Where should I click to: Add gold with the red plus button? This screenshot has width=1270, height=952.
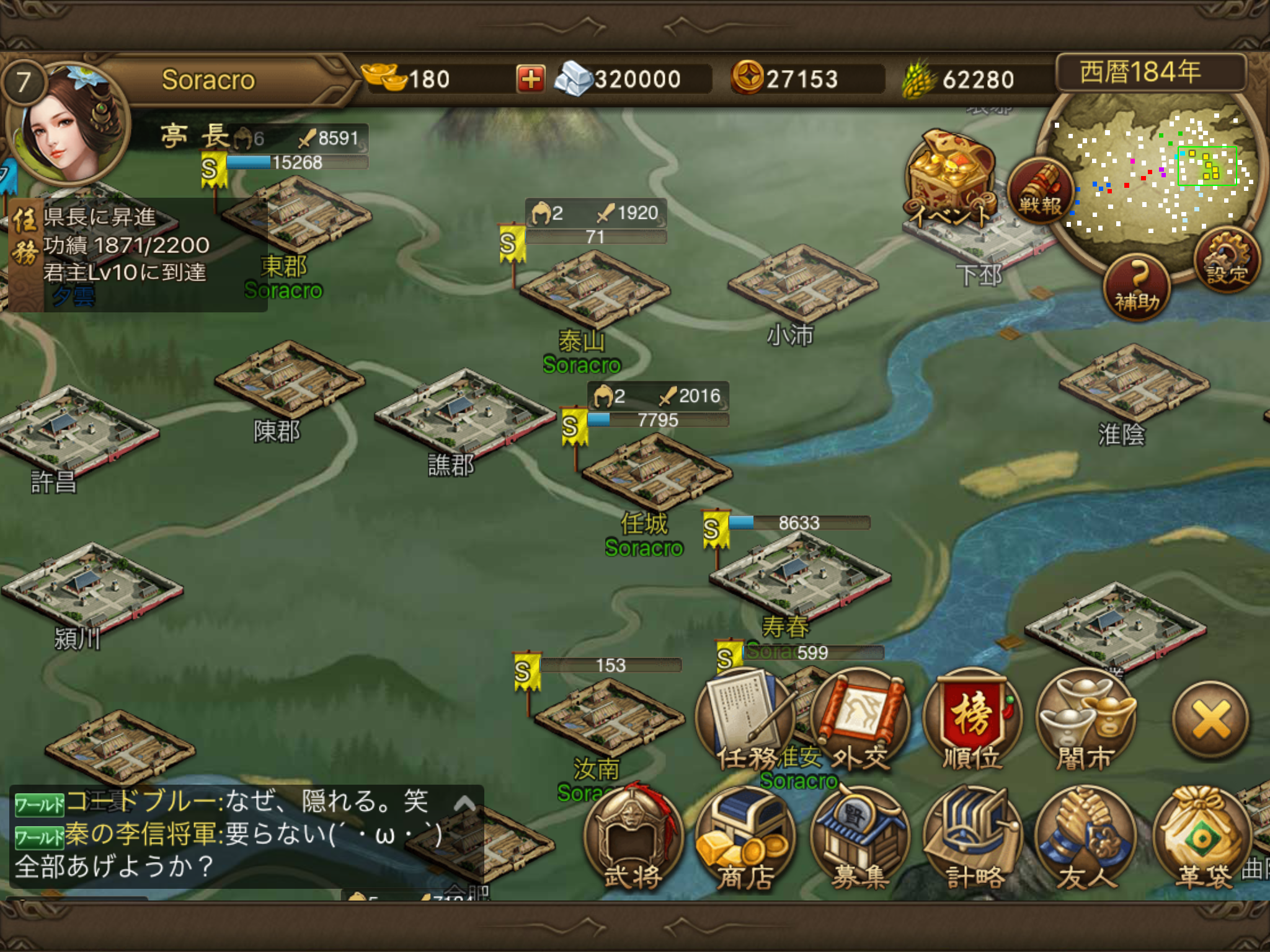[530, 79]
